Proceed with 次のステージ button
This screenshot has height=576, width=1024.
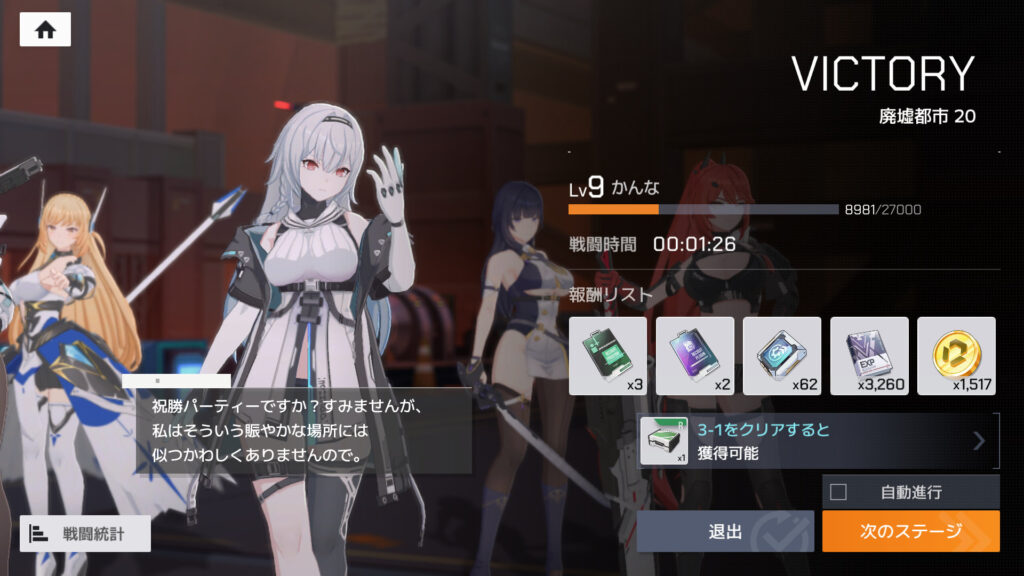click(910, 531)
